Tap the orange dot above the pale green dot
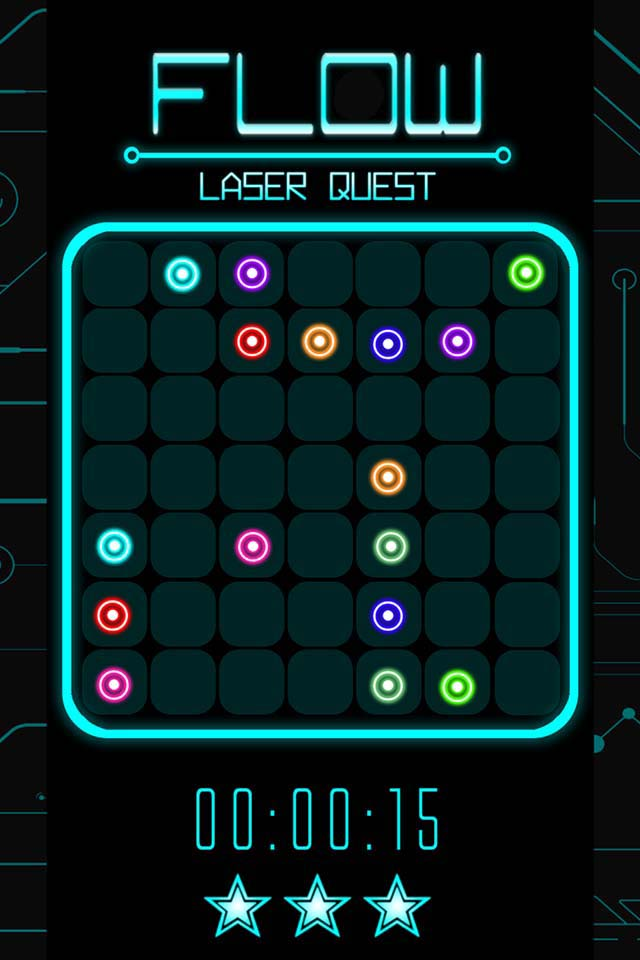 click(388, 477)
